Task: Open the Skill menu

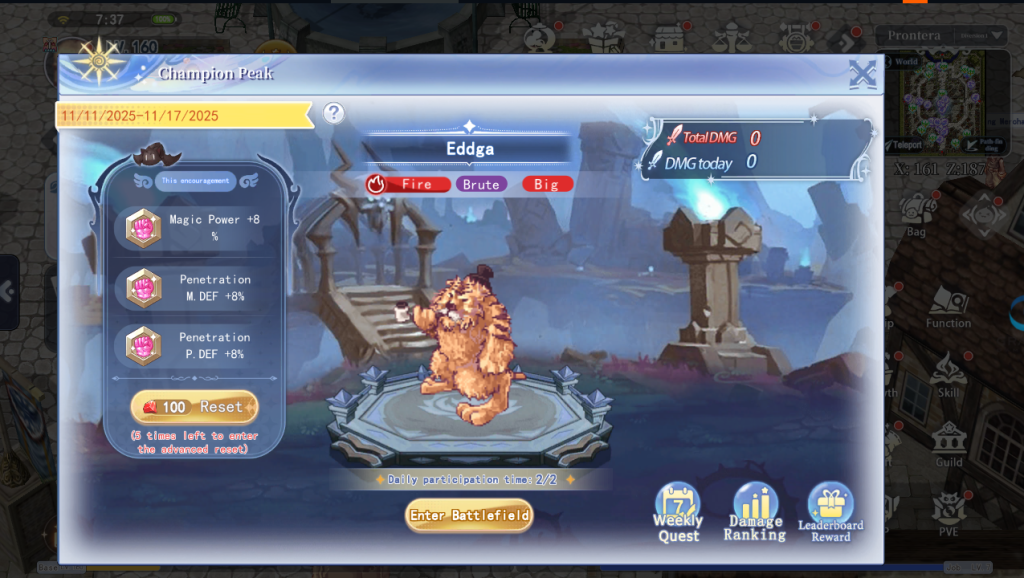Action: pos(948,376)
